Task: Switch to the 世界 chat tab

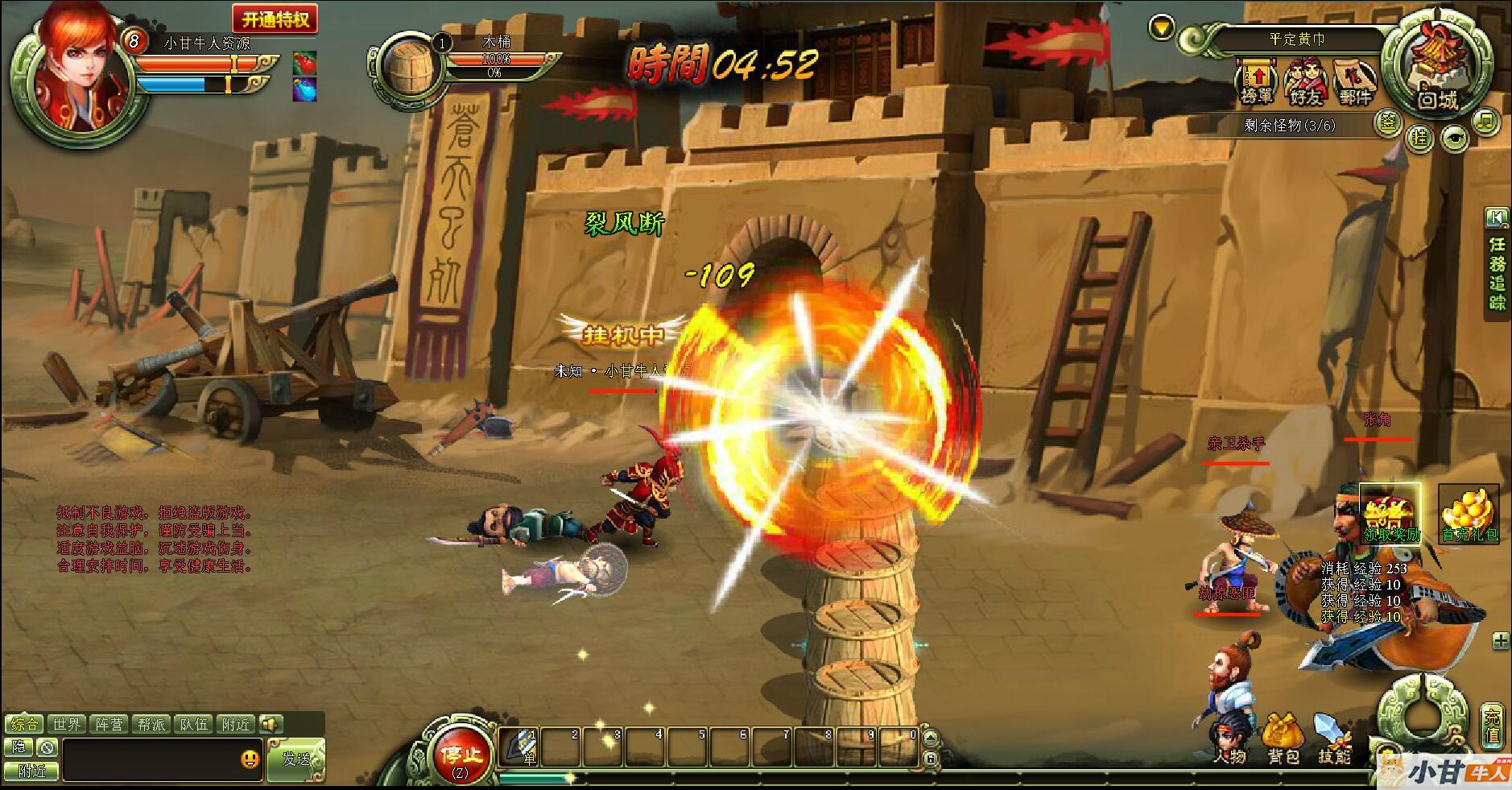Action: click(68, 724)
